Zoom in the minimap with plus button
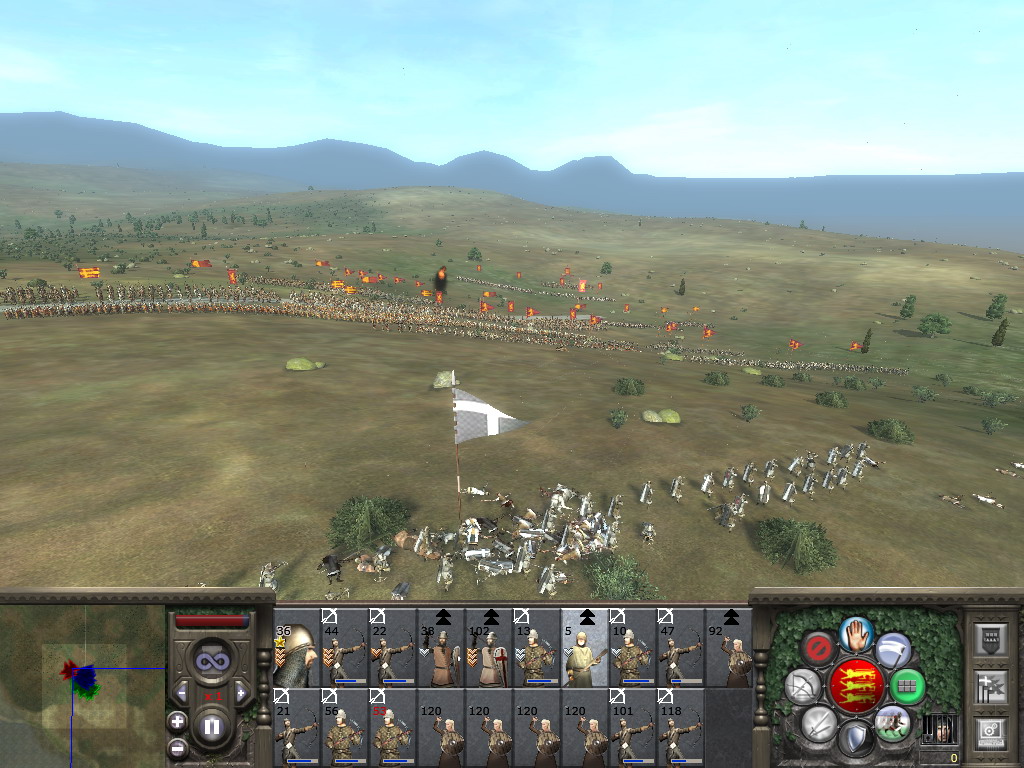This screenshot has height=768, width=1024. pyautogui.click(x=178, y=721)
